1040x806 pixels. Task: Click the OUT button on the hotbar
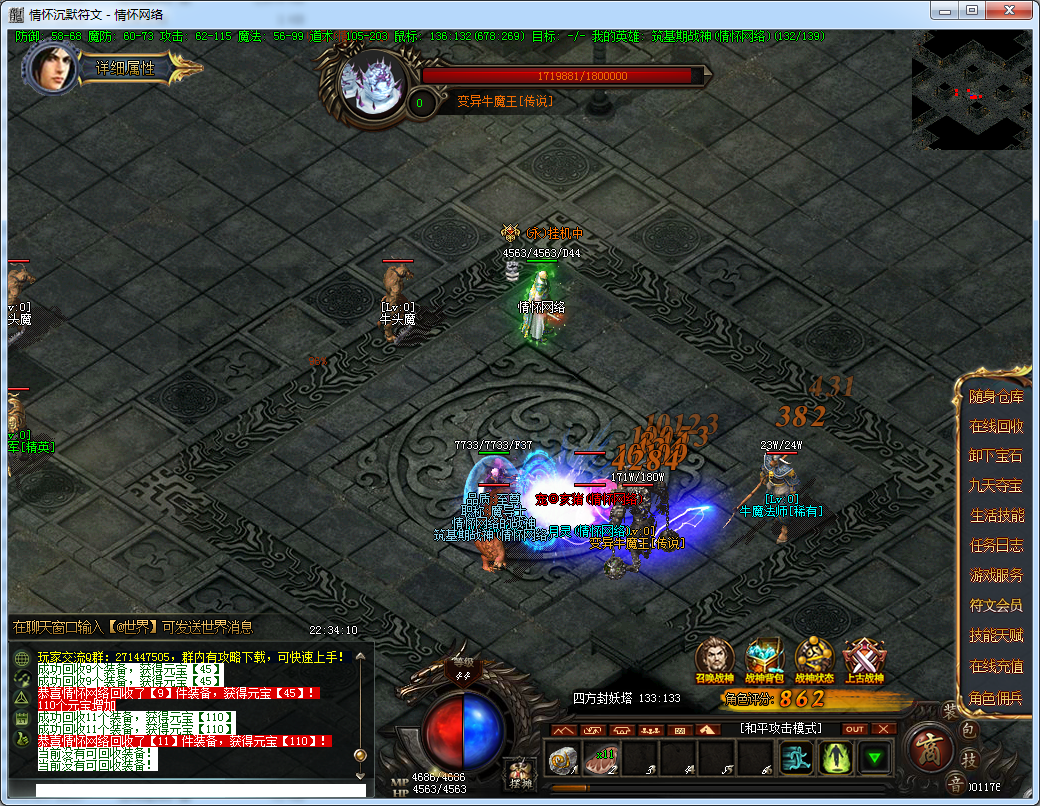[x=854, y=729]
